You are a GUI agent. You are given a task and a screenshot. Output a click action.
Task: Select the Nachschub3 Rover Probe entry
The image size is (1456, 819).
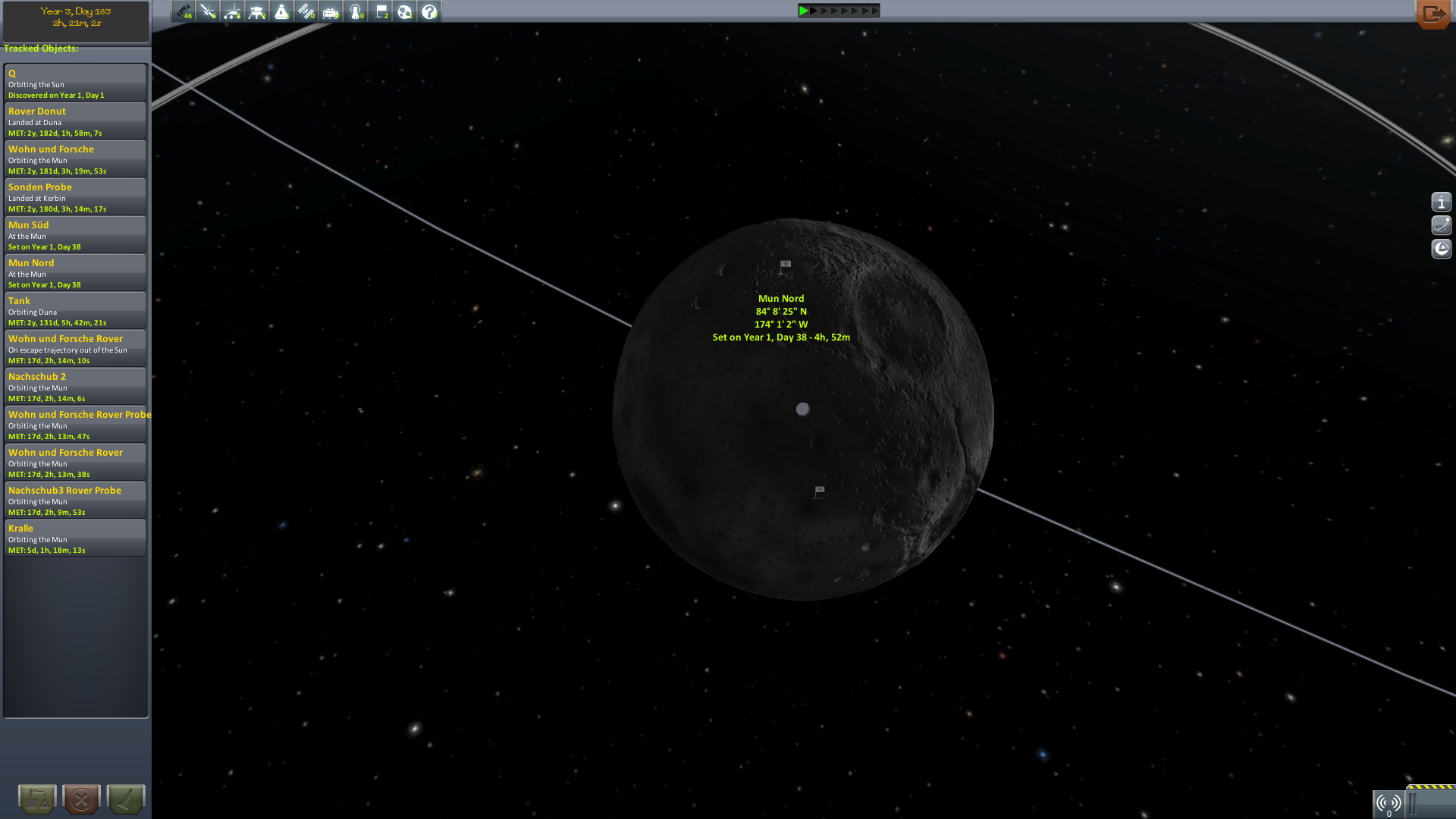75,500
